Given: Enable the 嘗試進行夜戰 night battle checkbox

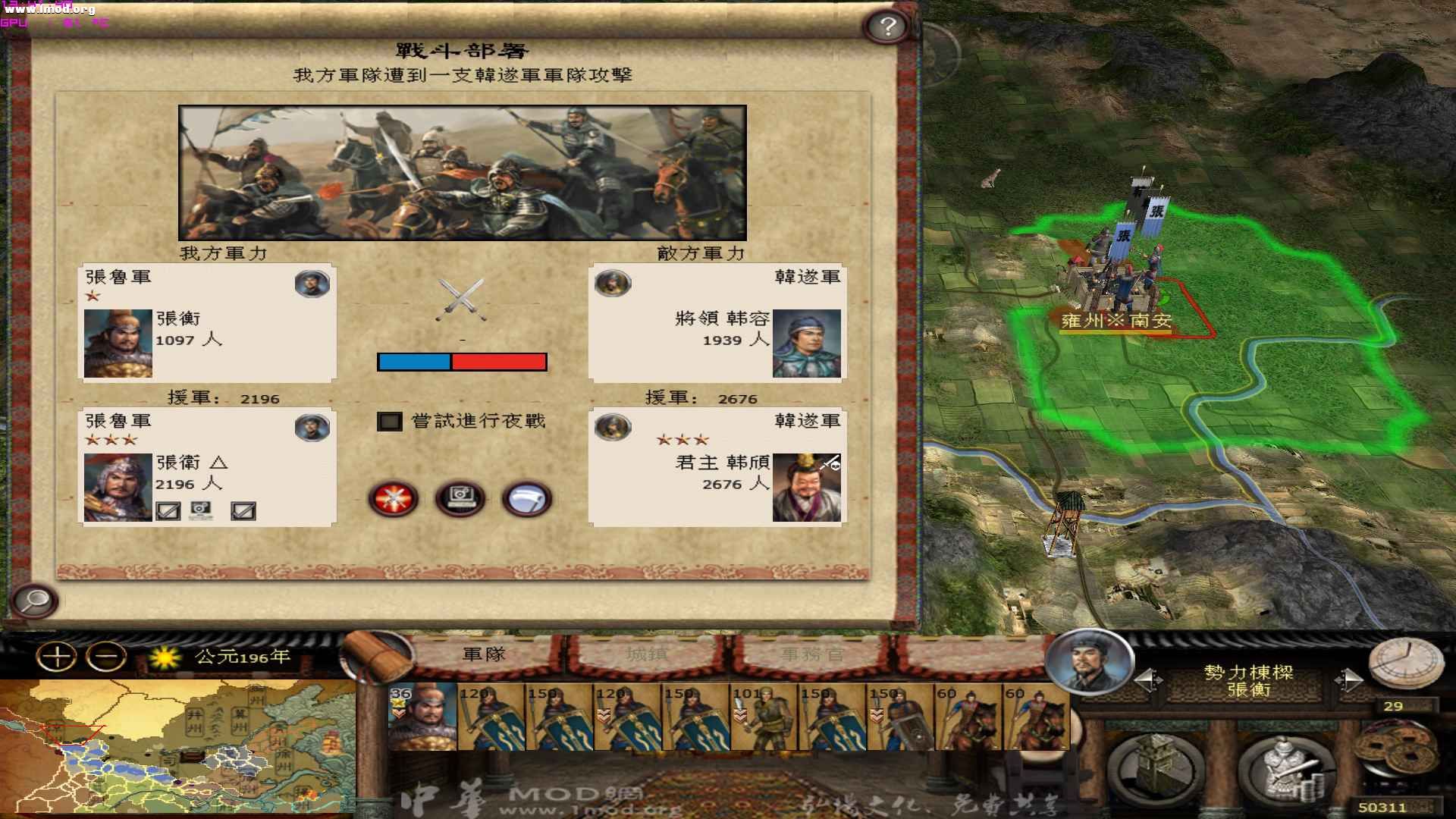Looking at the screenshot, I should coord(389,422).
